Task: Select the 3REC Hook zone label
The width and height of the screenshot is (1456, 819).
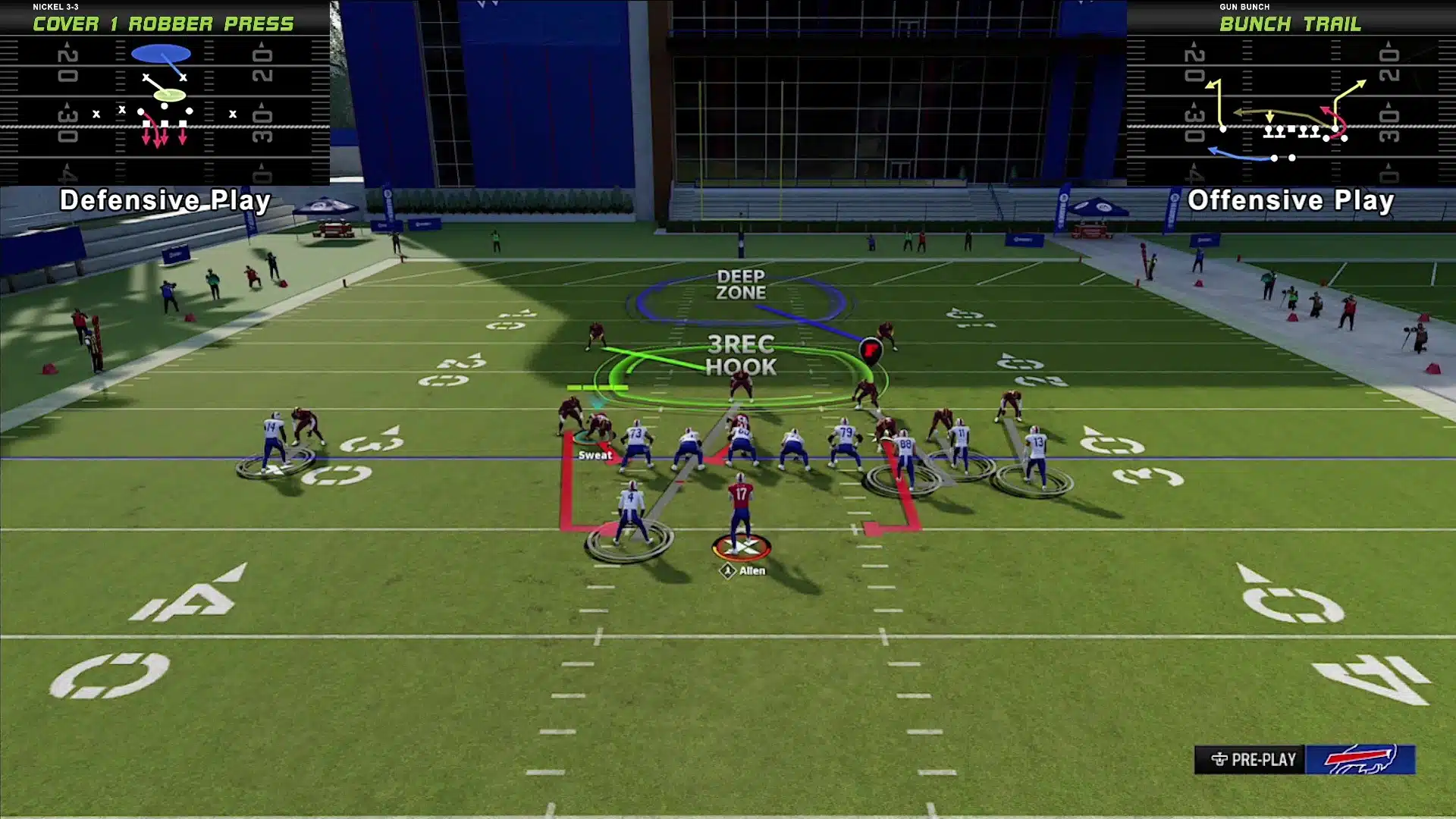Action: (741, 356)
